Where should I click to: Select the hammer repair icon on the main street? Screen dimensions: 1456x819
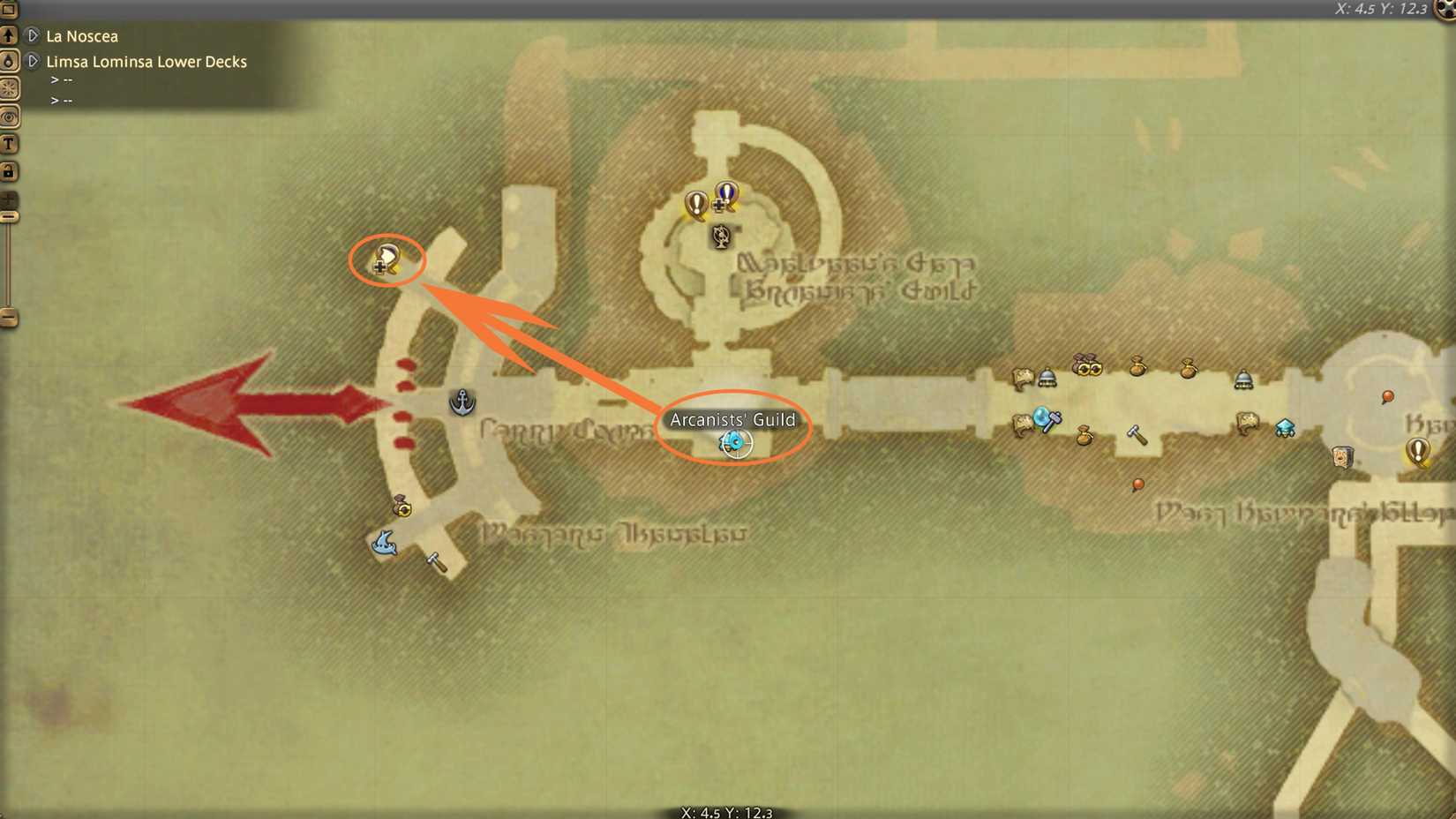[1138, 436]
